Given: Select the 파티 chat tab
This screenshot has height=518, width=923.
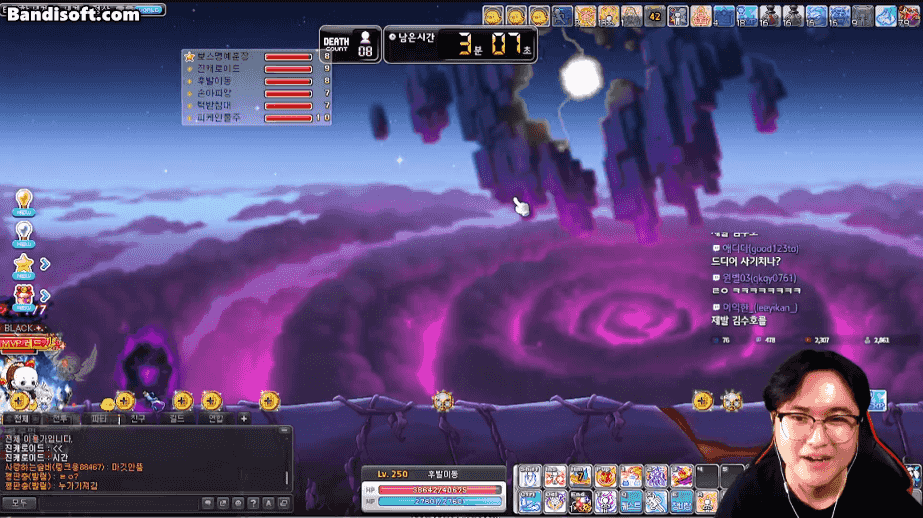Looking at the screenshot, I should (99, 419).
